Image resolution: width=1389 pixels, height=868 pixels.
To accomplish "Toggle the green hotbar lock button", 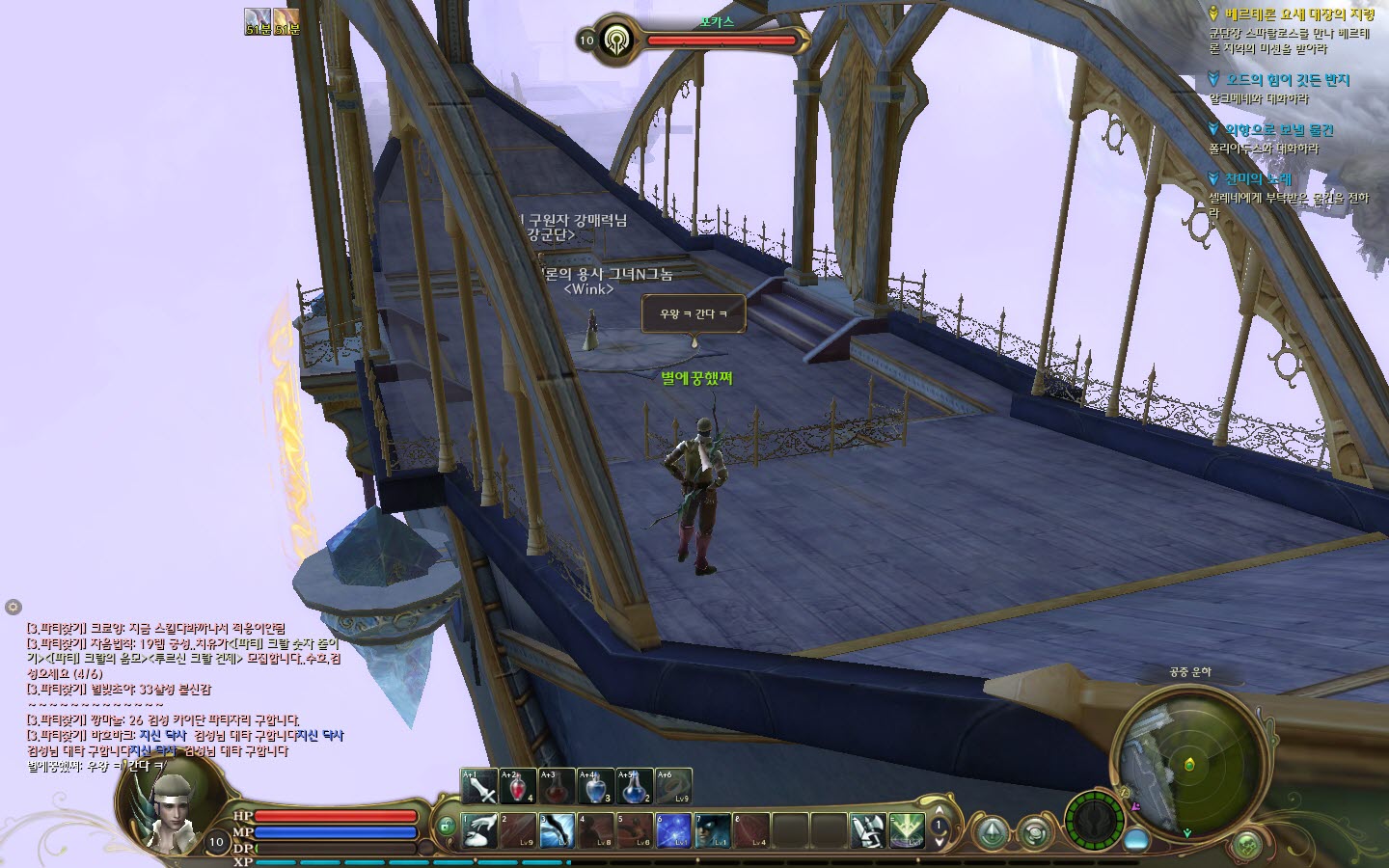I will [445, 827].
